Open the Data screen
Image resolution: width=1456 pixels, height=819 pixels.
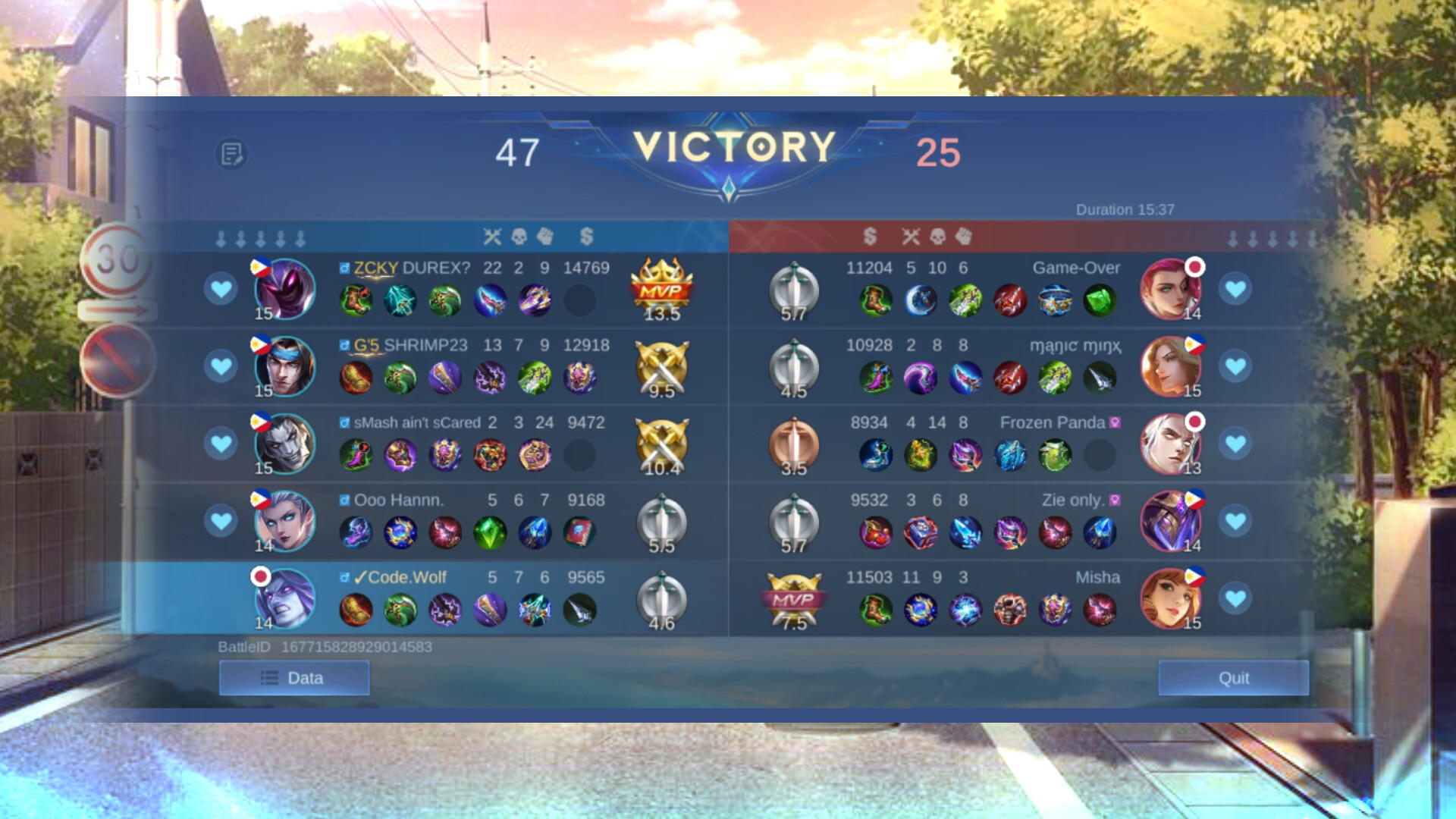click(293, 676)
